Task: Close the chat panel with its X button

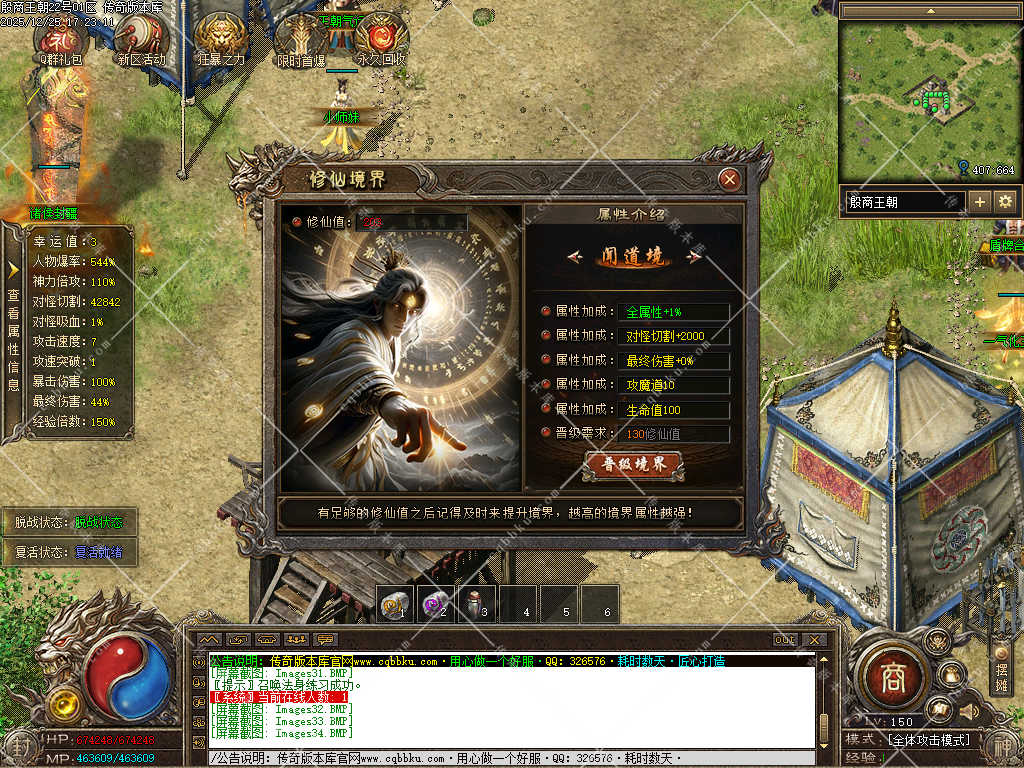Action: click(x=815, y=640)
